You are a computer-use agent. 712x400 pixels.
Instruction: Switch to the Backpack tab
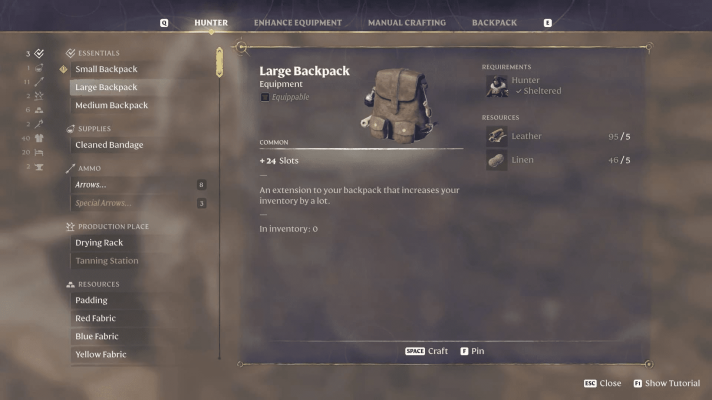point(494,22)
